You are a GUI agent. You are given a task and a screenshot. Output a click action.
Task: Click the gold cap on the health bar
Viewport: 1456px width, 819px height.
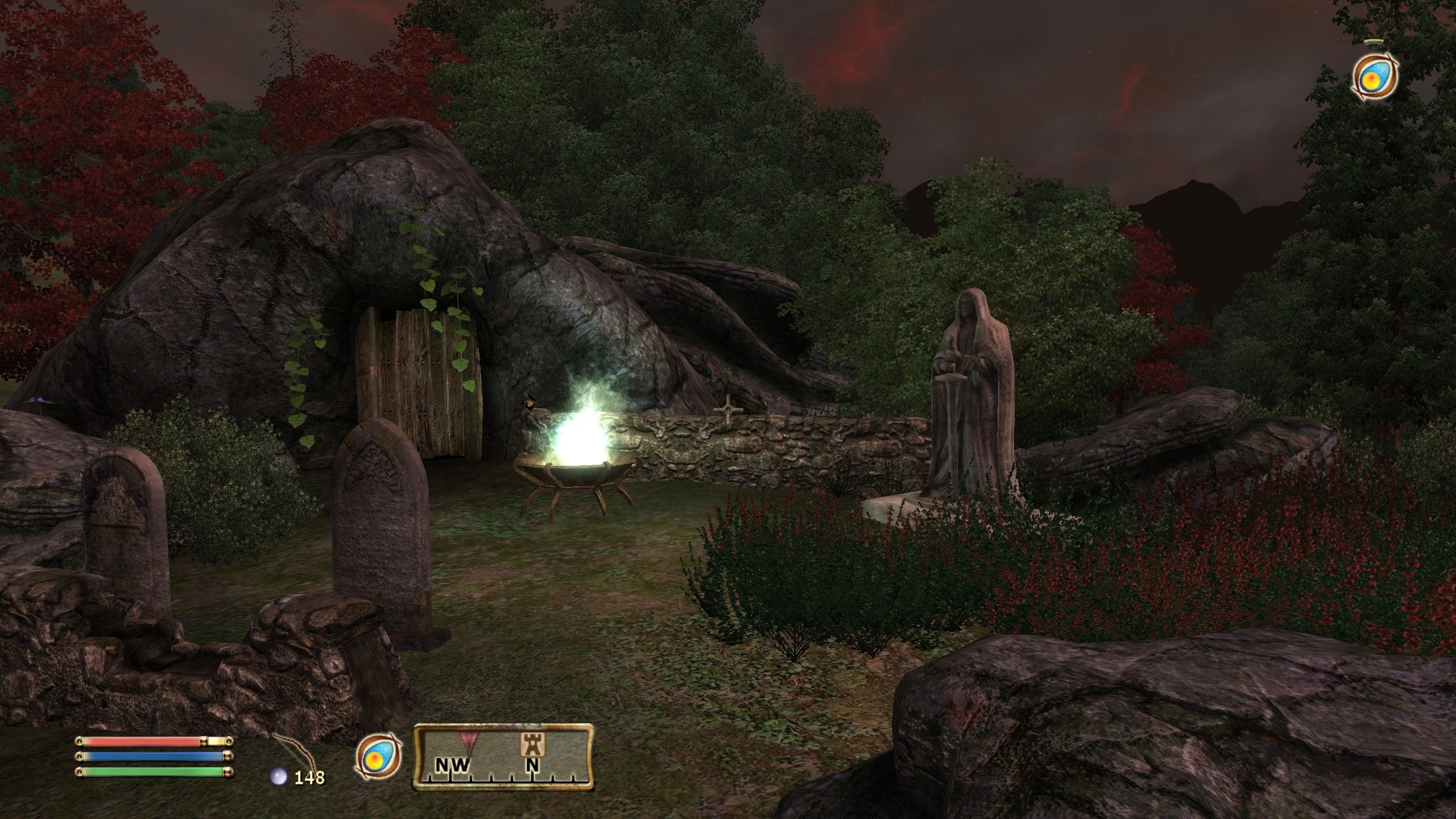coord(217,741)
